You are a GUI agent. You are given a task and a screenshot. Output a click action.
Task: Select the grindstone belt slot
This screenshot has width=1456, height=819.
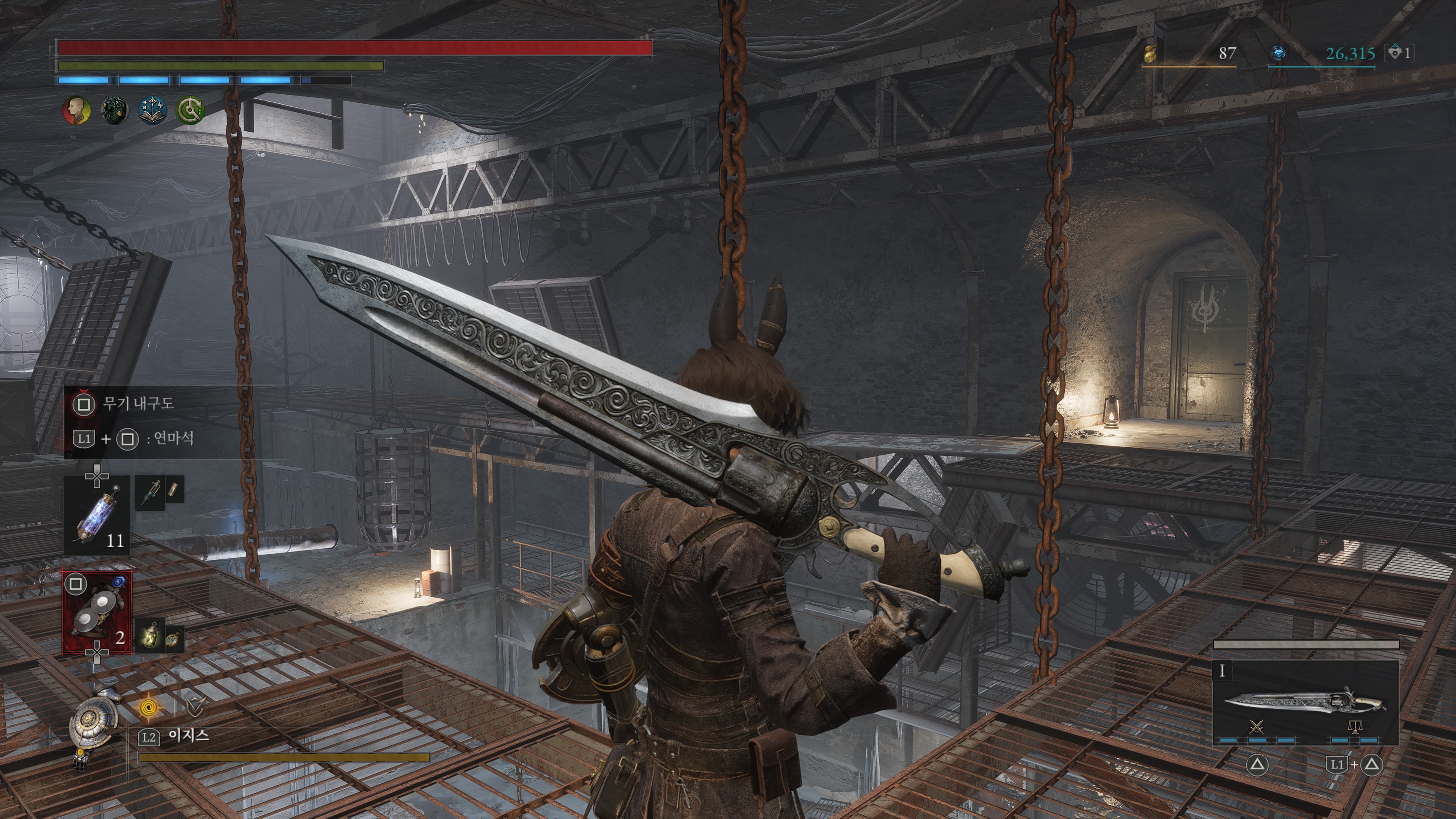(x=97, y=613)
